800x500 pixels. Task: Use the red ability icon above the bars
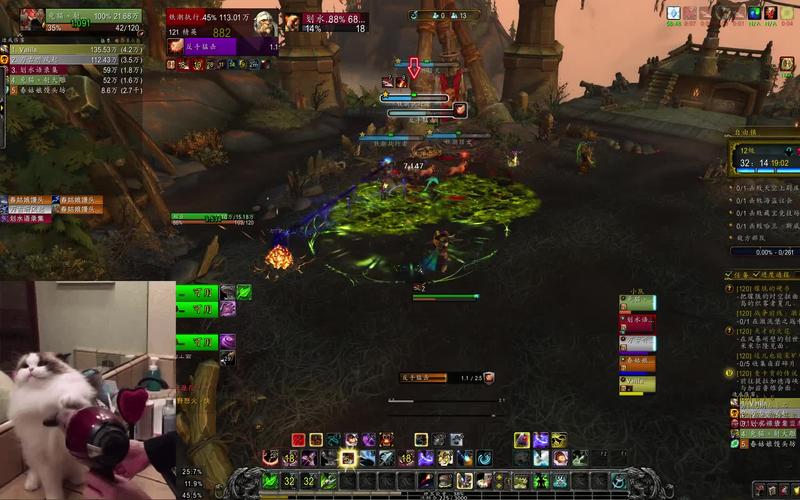(x=298, y=440)
